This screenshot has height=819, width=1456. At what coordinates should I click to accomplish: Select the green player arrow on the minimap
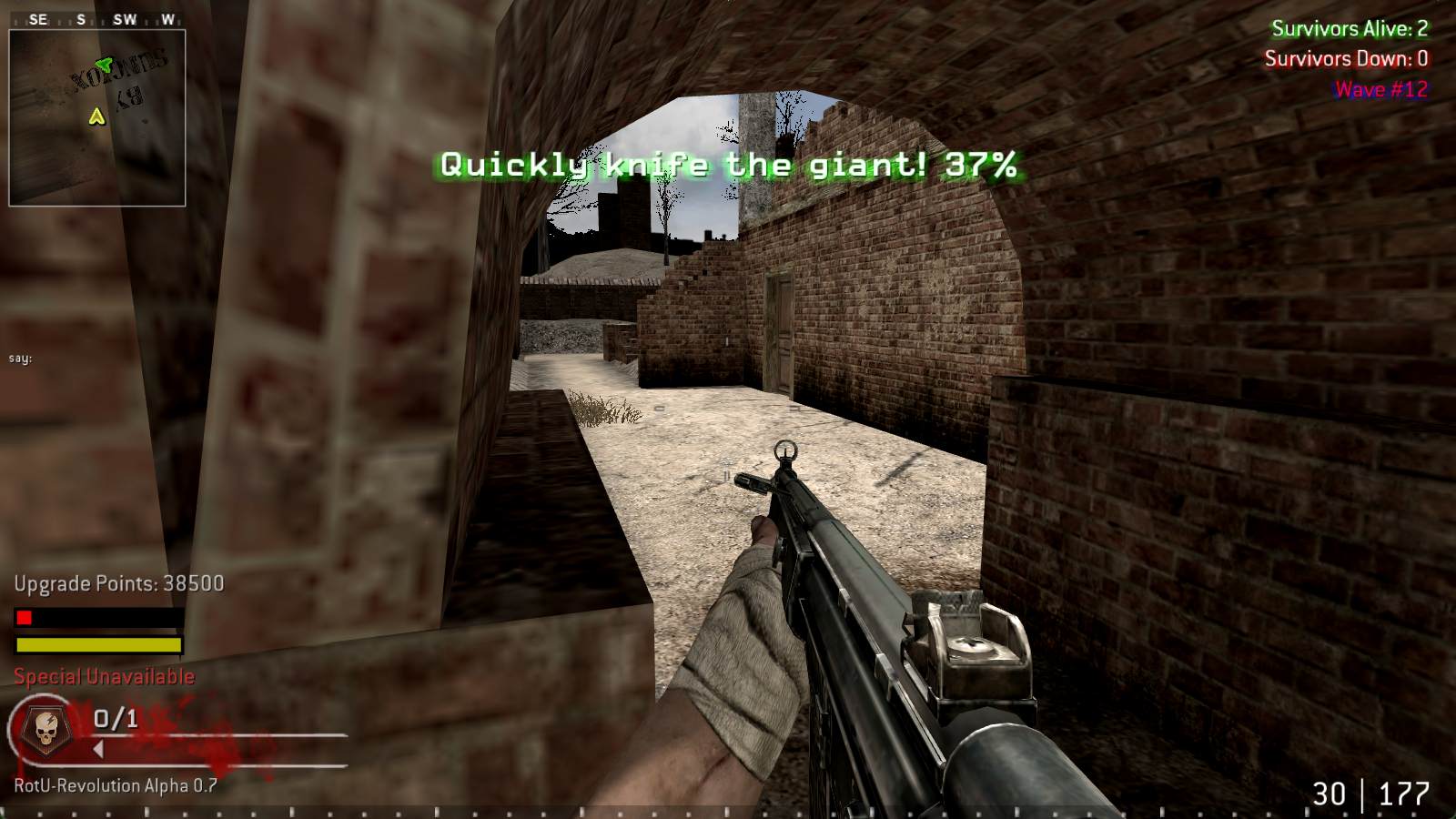click(x=104, y=64)
